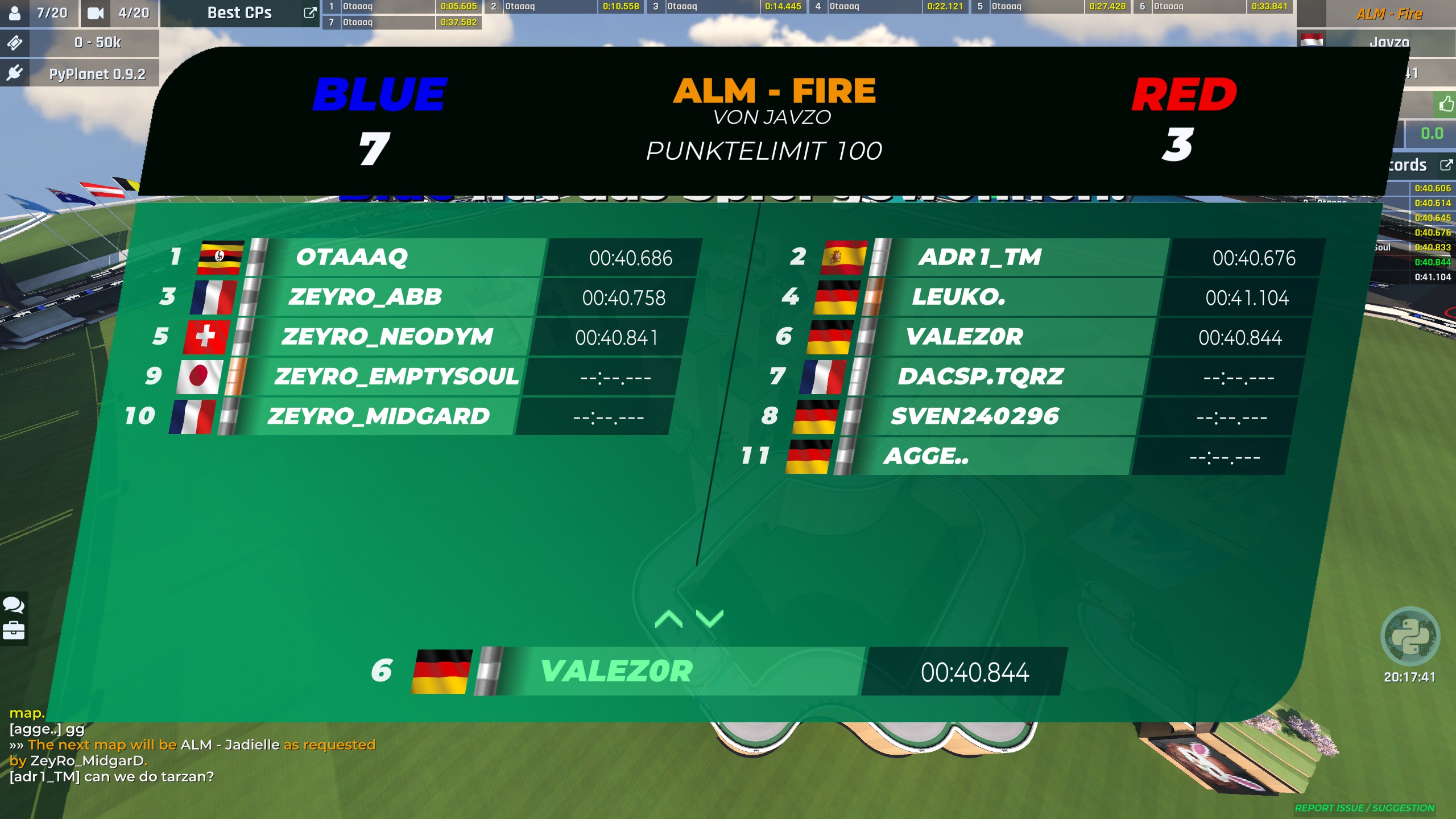1456x819 pixels.
Task: Choose the ZEYRO_EMPTYSOUL player row
Action: pos(396,377)
